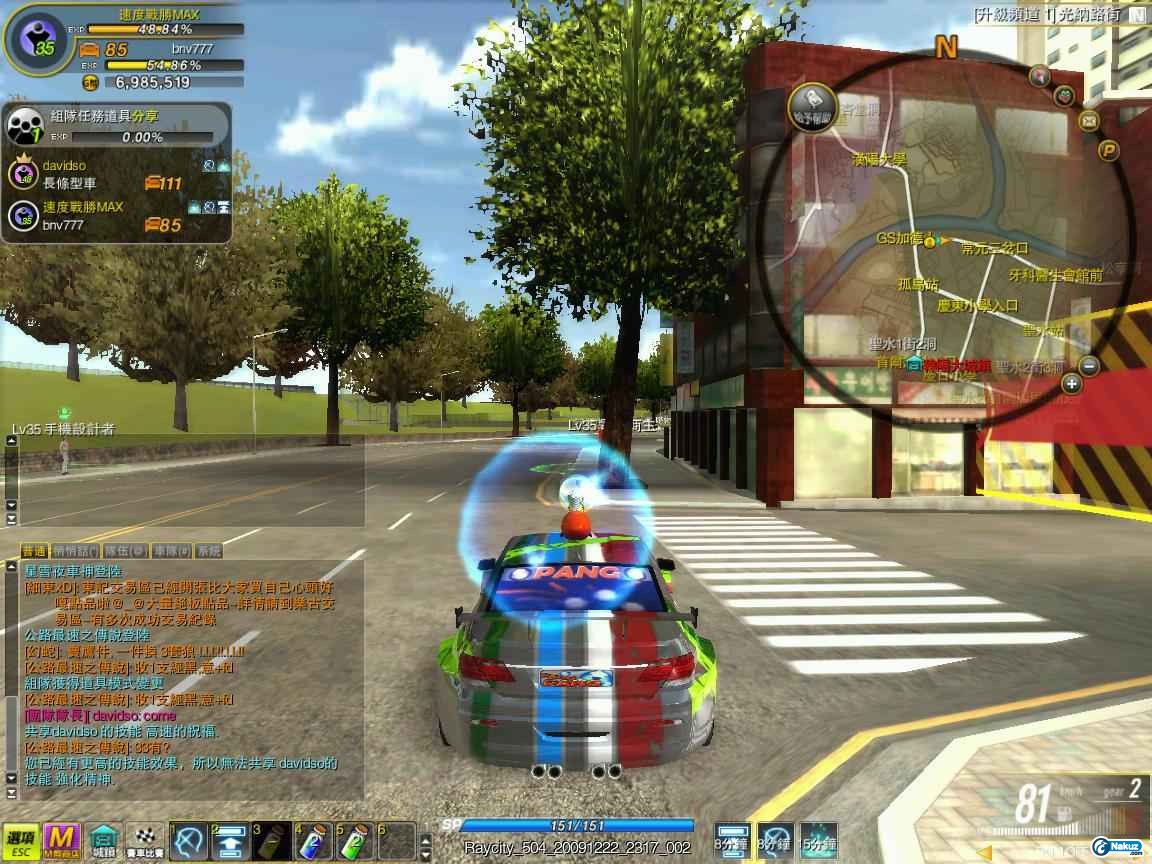Use the blue potion in slot 4
The image size is (1152, 864).
(x=315, y=841)
